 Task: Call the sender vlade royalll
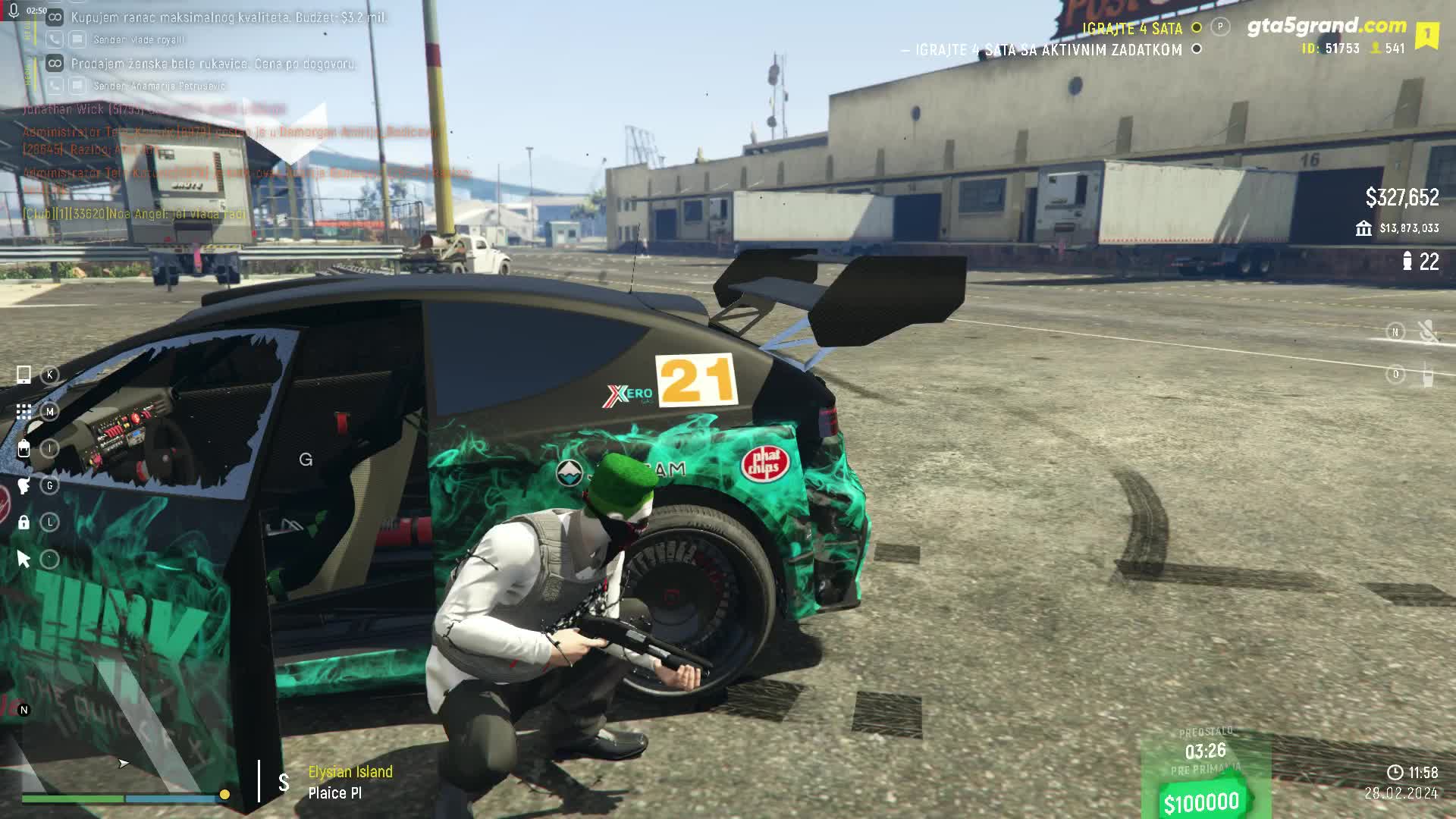click(x=55, y=39)
